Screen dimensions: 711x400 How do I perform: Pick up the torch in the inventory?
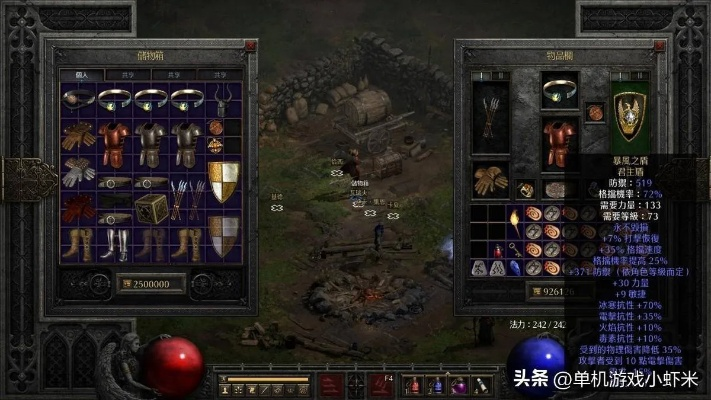pyautogui.click(x=512, y=220)
